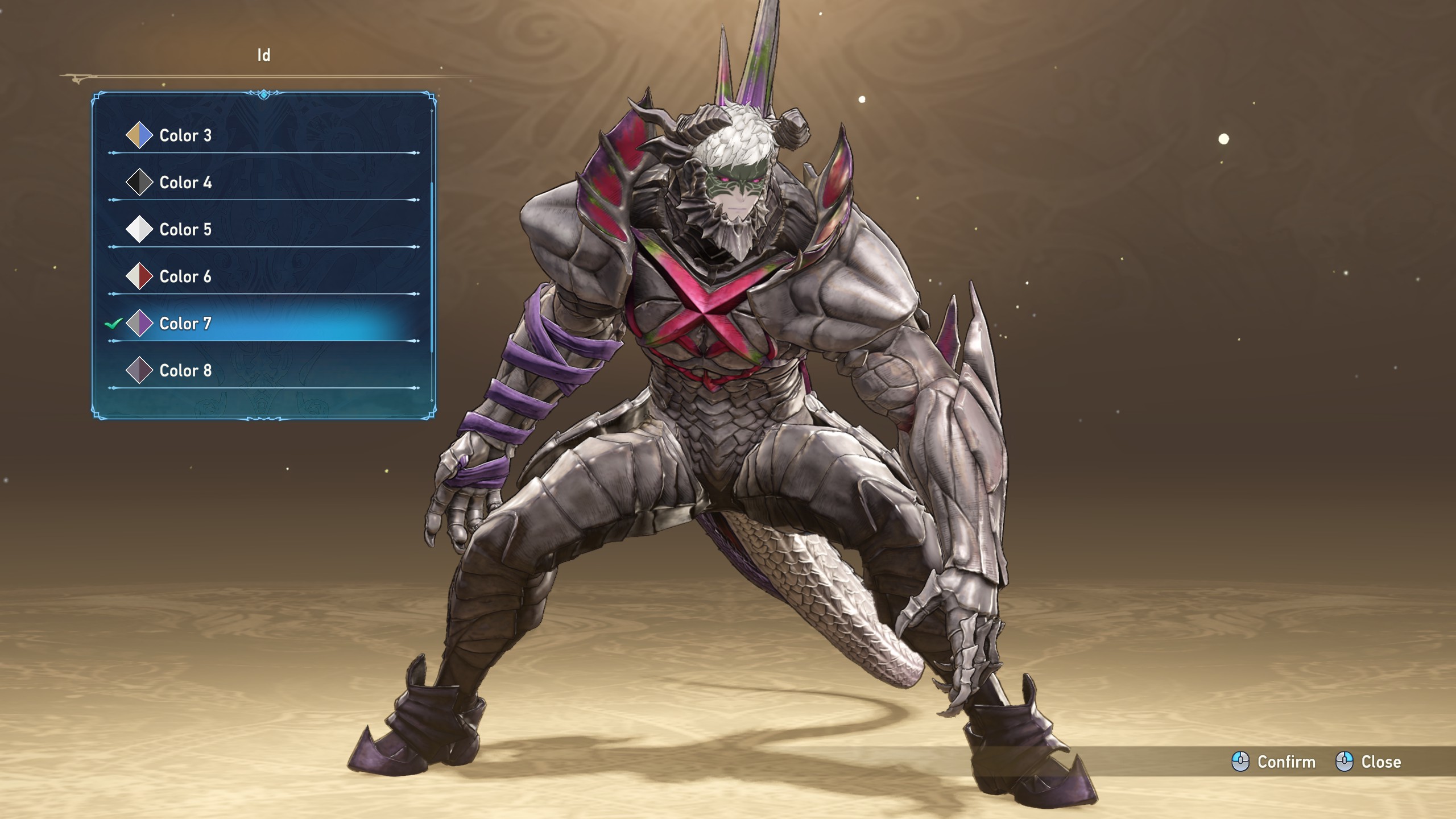Switch to Color 6 palette
Viewport: 1456px width, 819px height.
(x=185, y=277)
